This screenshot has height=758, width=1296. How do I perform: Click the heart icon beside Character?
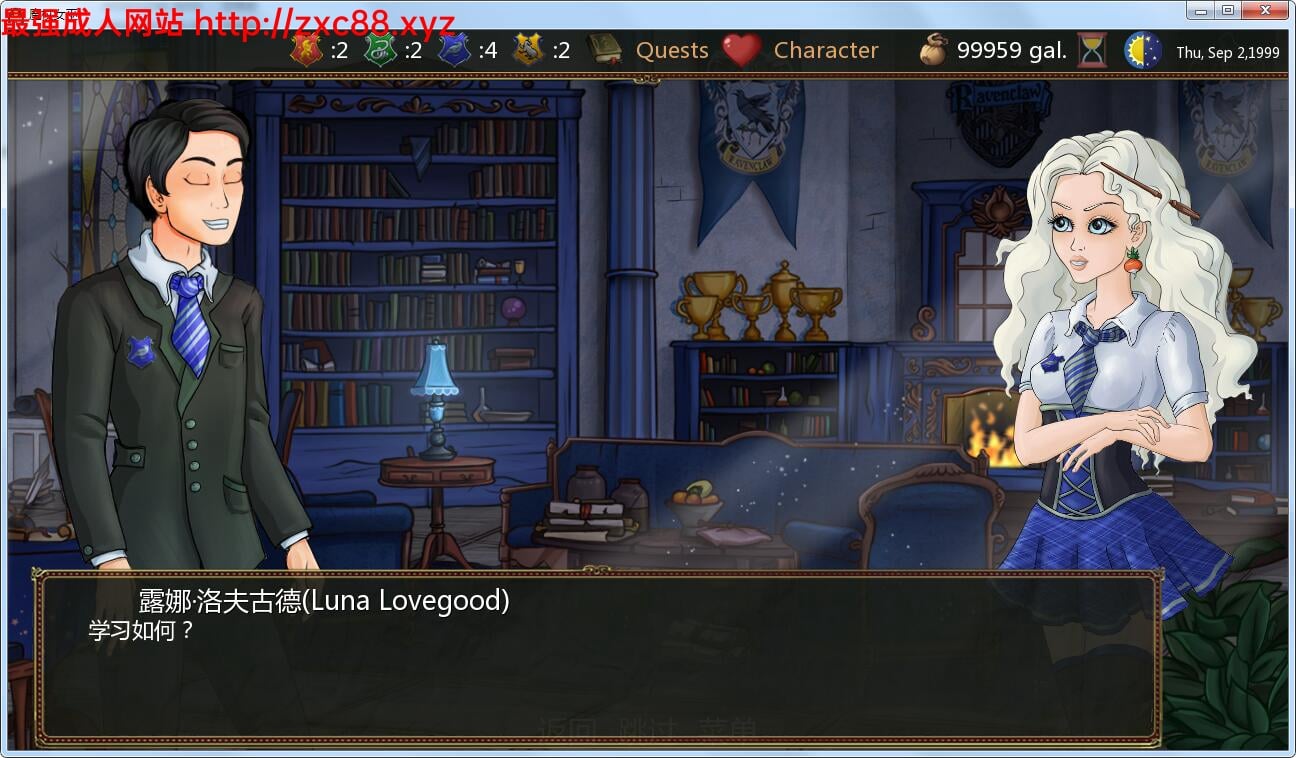[742, 50]
